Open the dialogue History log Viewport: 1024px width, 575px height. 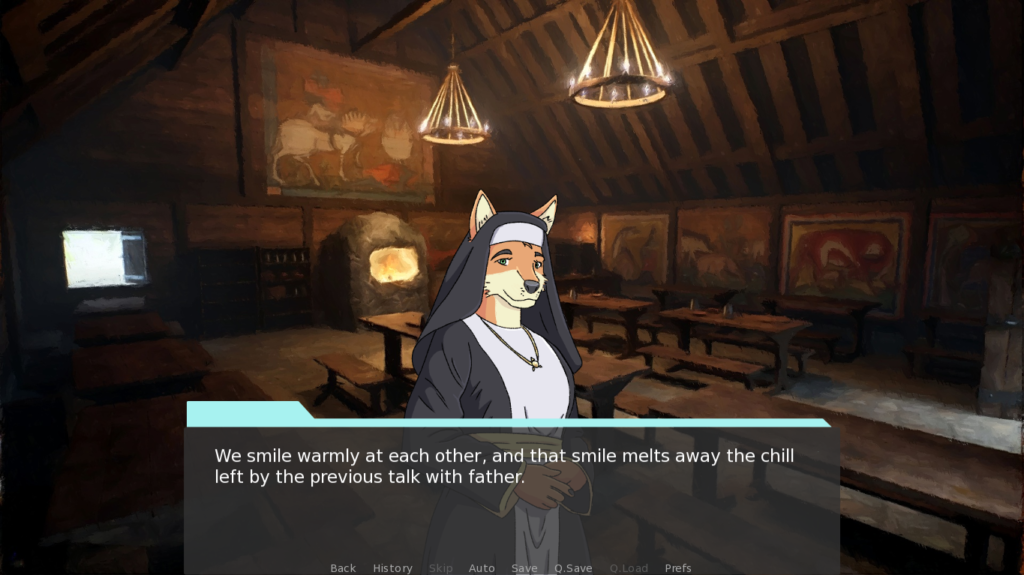[x=392, y=568]
